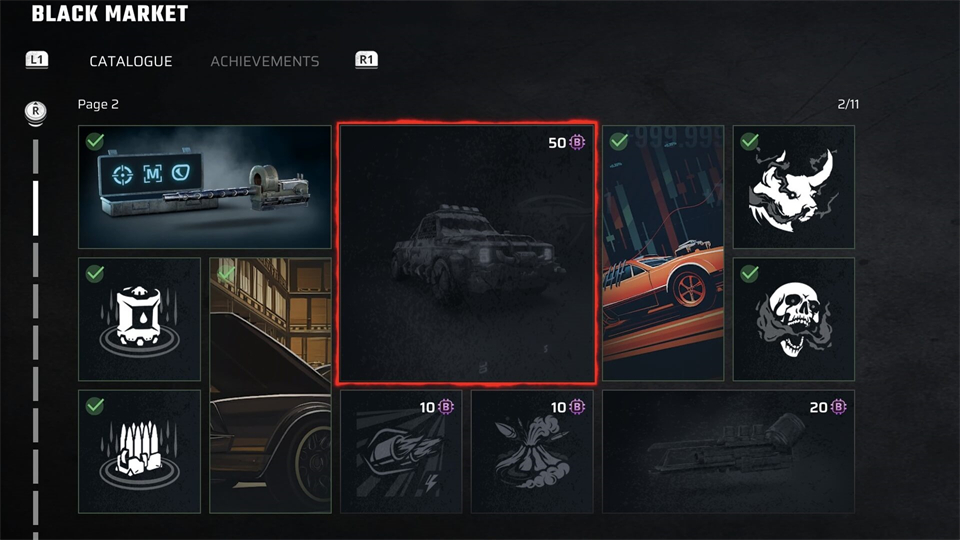960x540 pixels.
Task: Choose the locked explosion item costing 10
Action: 532,451
